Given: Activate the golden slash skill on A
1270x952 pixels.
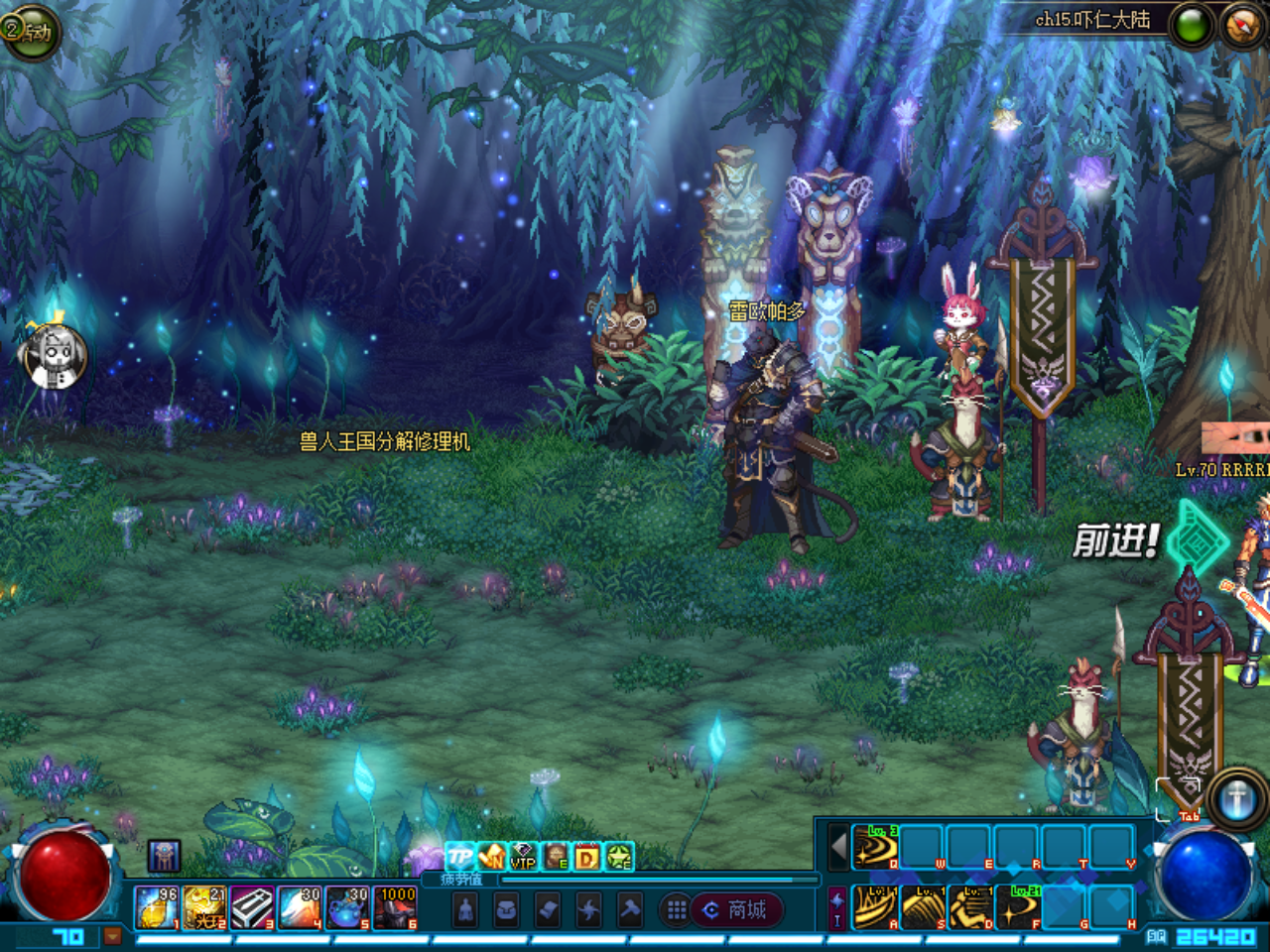Looking at the screenshot, I should tap(876, 906).
